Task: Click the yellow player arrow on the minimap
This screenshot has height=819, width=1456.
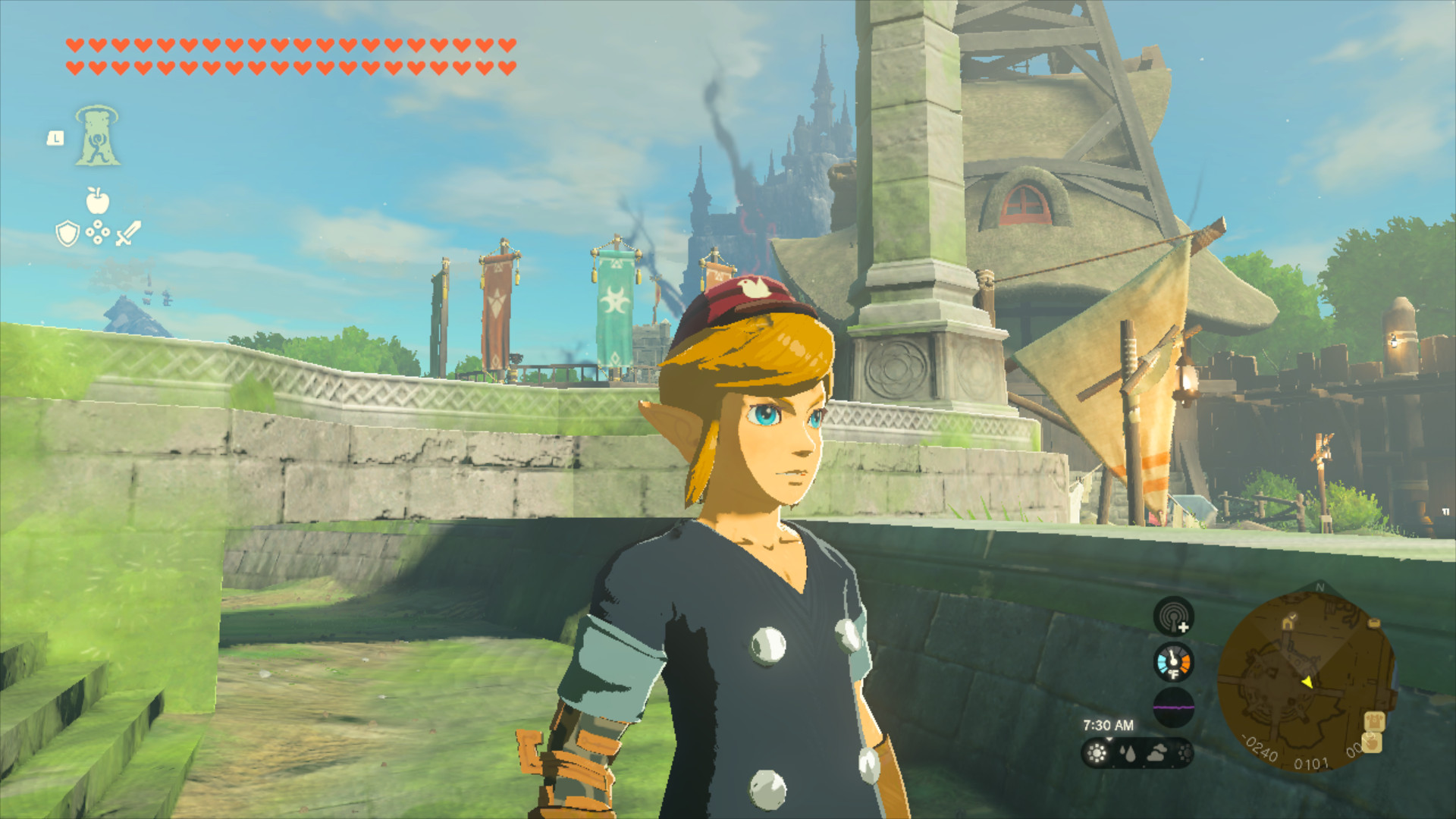Action: (x=1308, y=683)
